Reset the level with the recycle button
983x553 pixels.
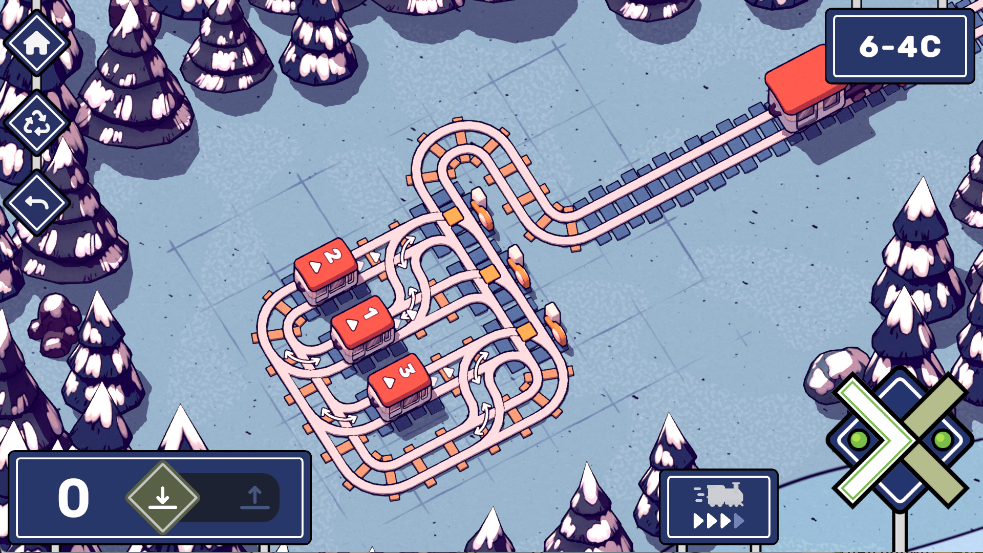37,123
